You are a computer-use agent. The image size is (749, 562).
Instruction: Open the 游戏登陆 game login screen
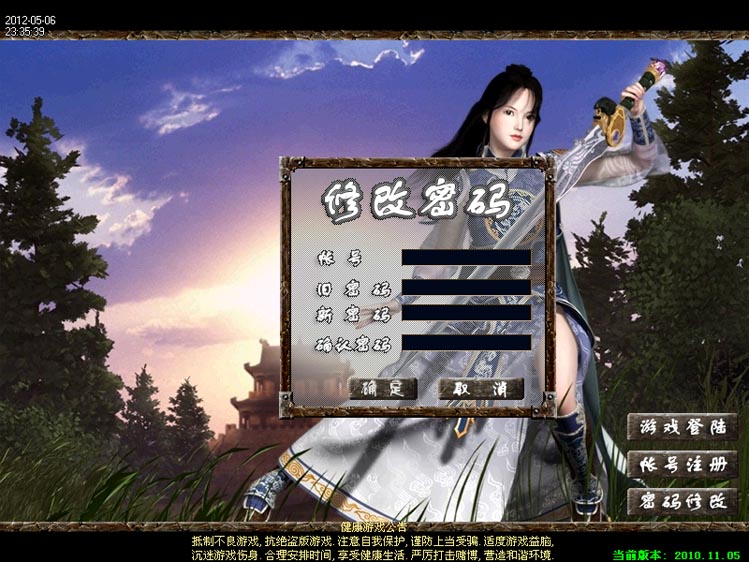point(682,426)
